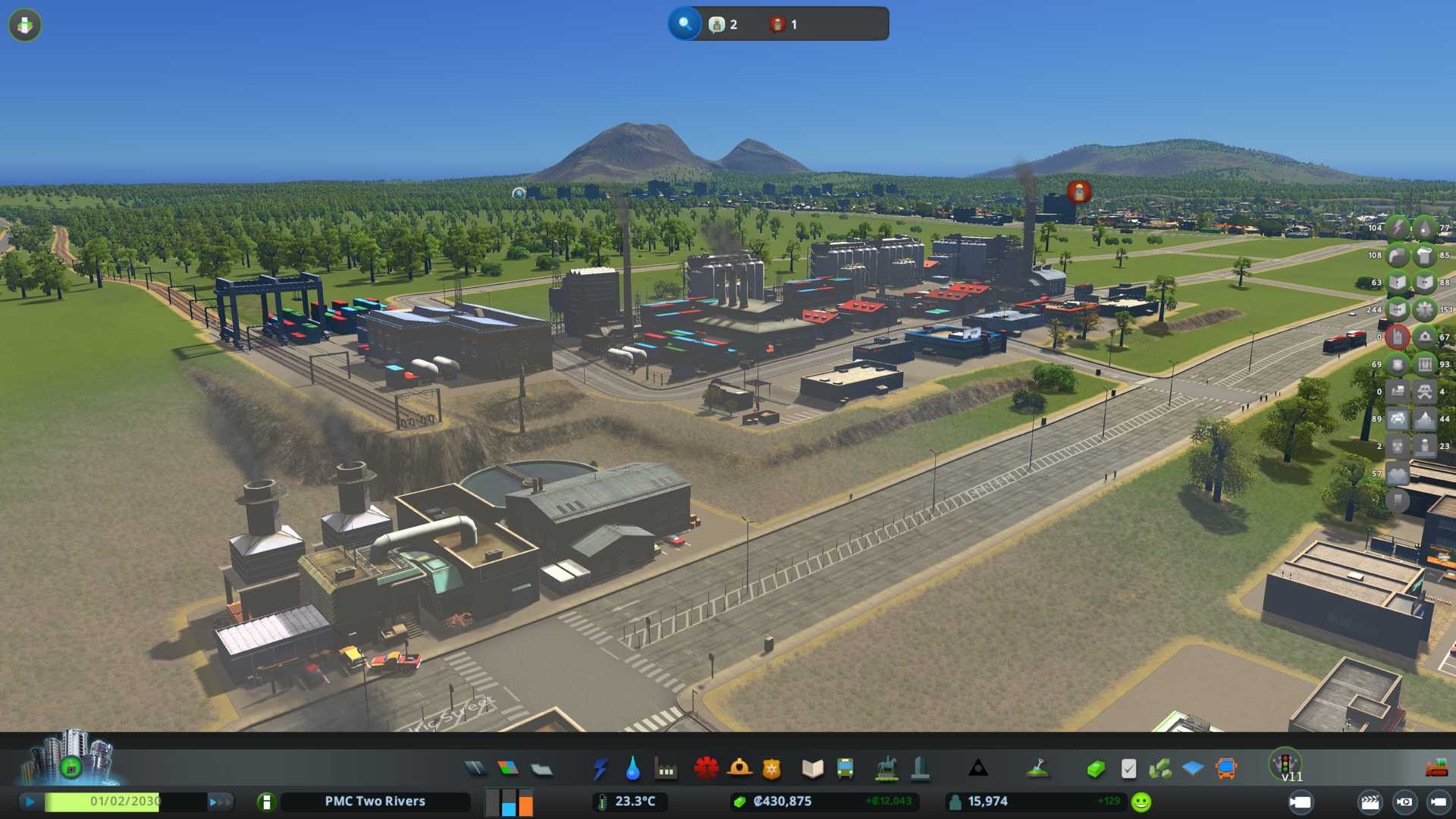Image resolution: width=1456 pixels, height=819 pixels.
Task: Open the Zoning tool
Action: 508,769
